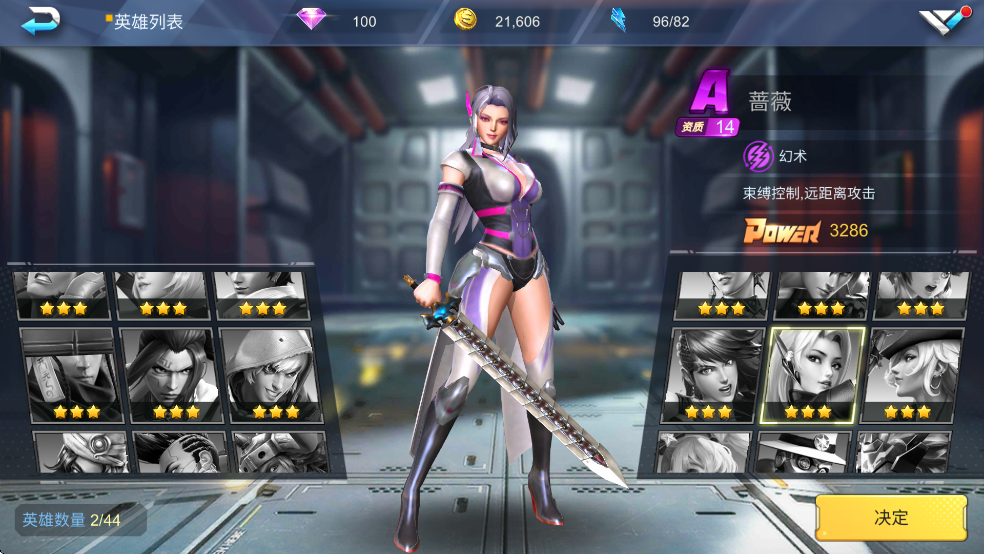Select the hero with eyepiece headband

pyautogui.click(x=82, y=452)
